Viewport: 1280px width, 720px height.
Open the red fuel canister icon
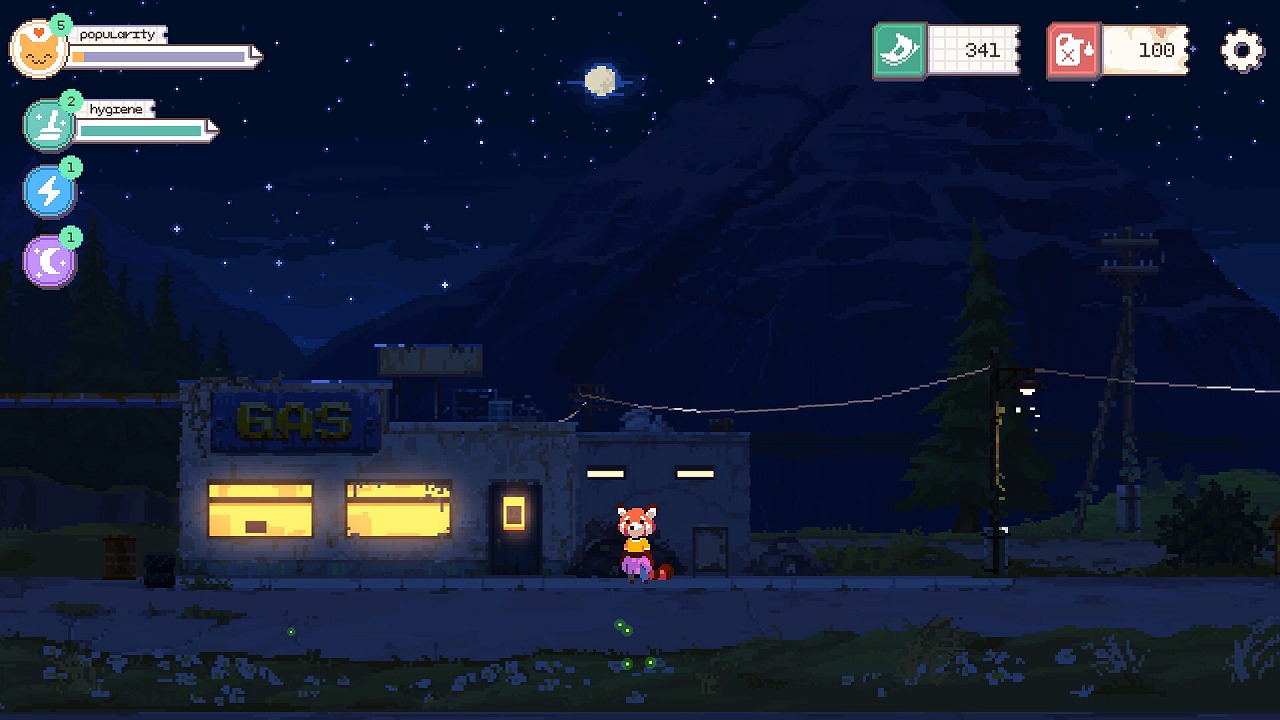point(1074,50)
